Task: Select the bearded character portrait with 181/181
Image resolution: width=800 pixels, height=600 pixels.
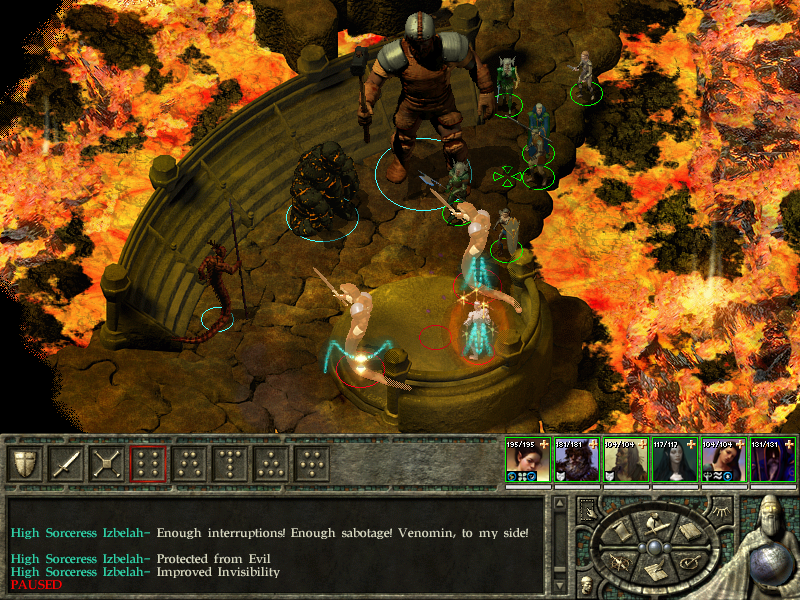Action: pos(574,462)
